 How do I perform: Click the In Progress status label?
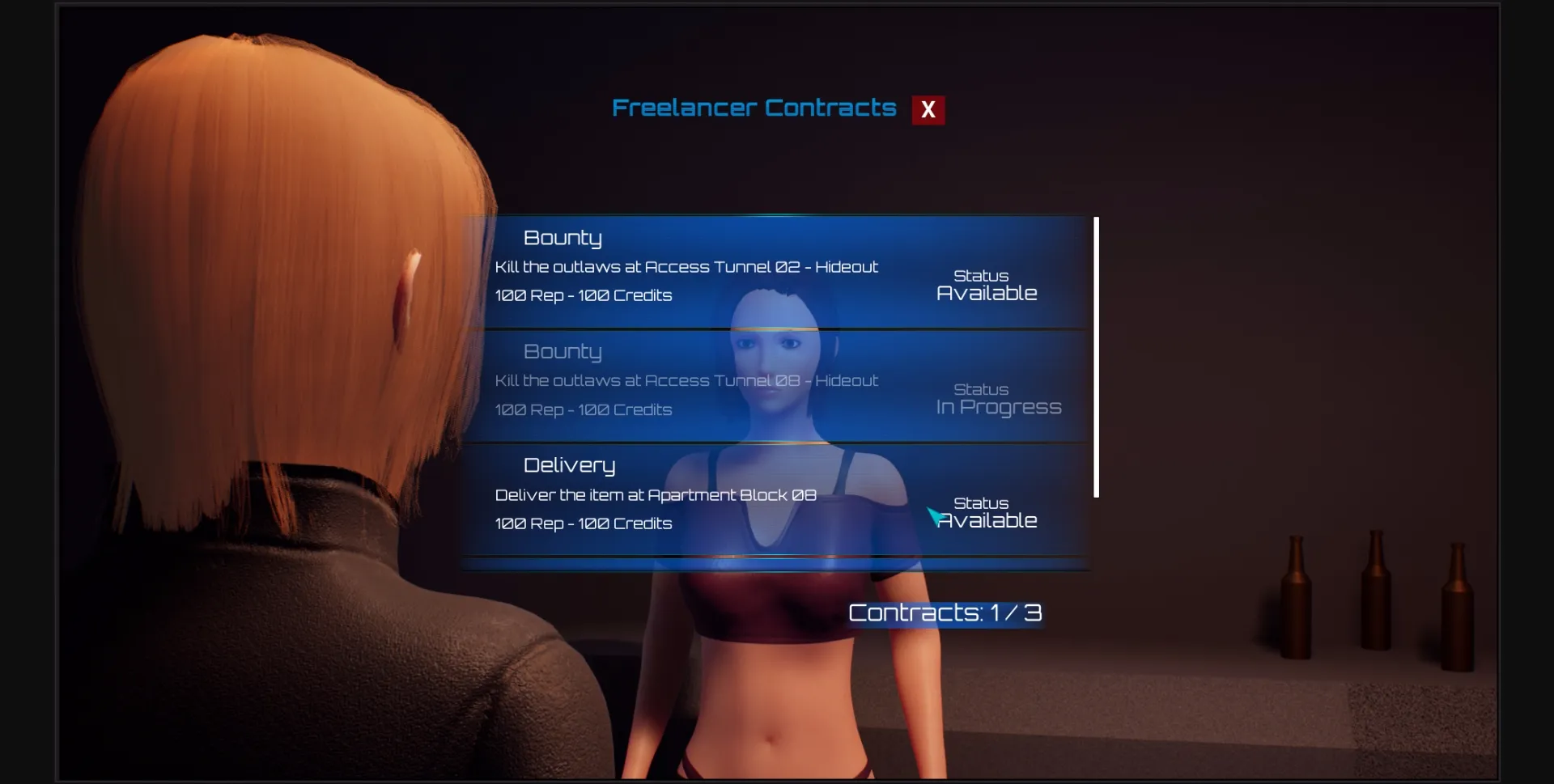[x=998, y=407]
